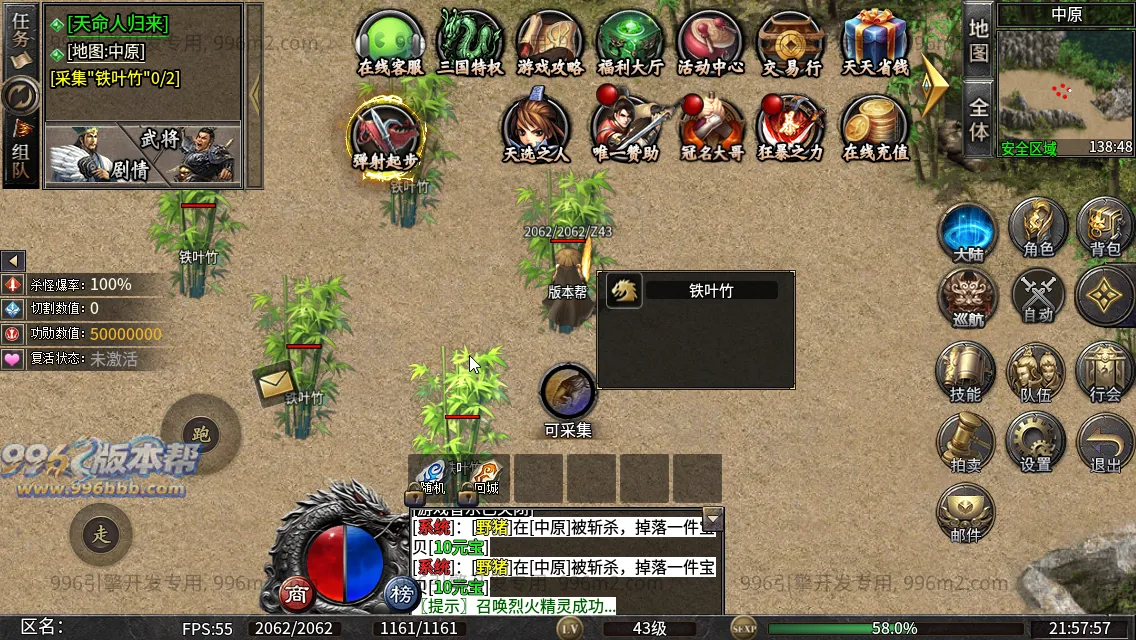Open the 游戏攻略 game guide
This screenshot has width=1136, height=640.
coord(550,41)
